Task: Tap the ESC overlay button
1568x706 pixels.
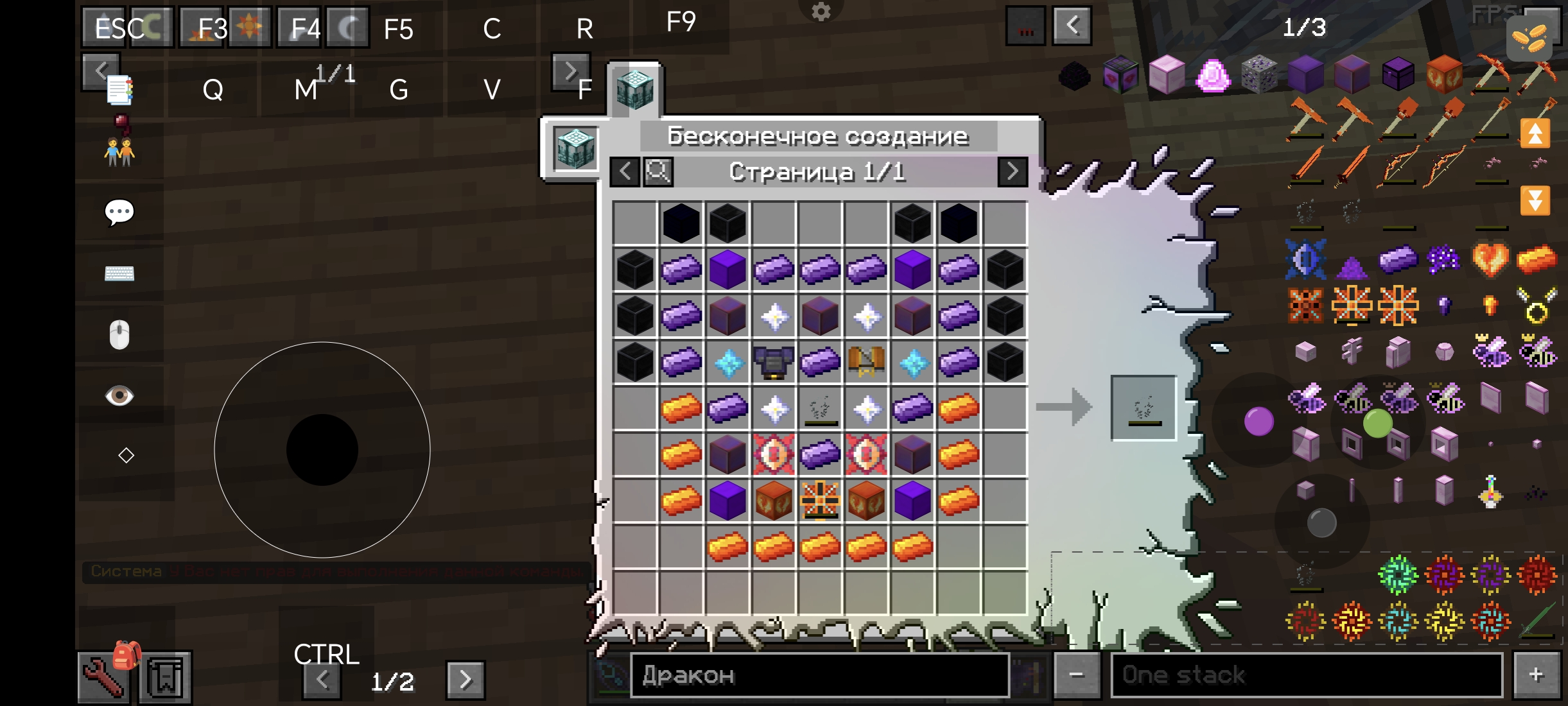Action: point(120,28)
